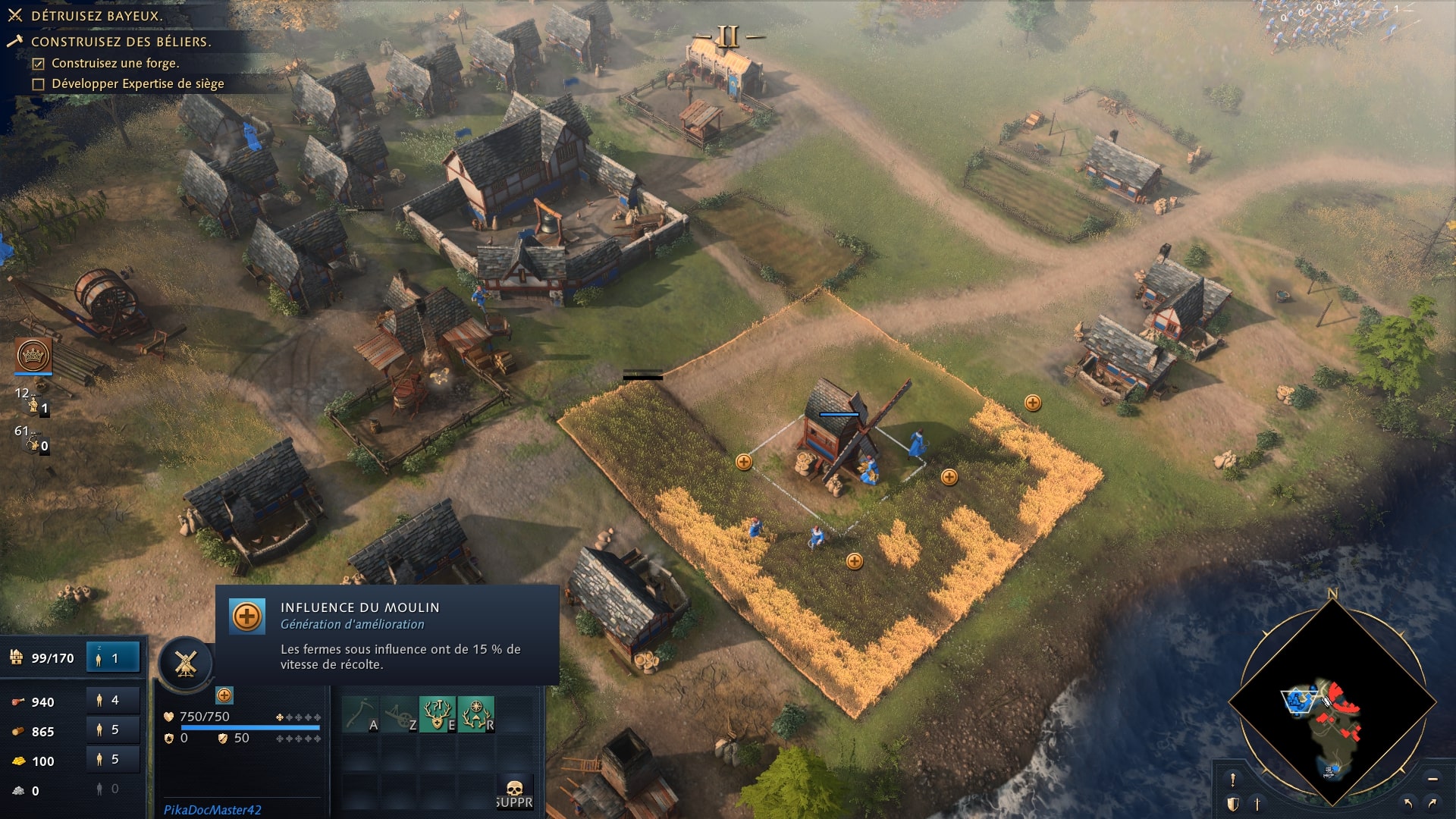Check the Développer Expertise de siège checkbox
1456x819 pixels.
37,85
